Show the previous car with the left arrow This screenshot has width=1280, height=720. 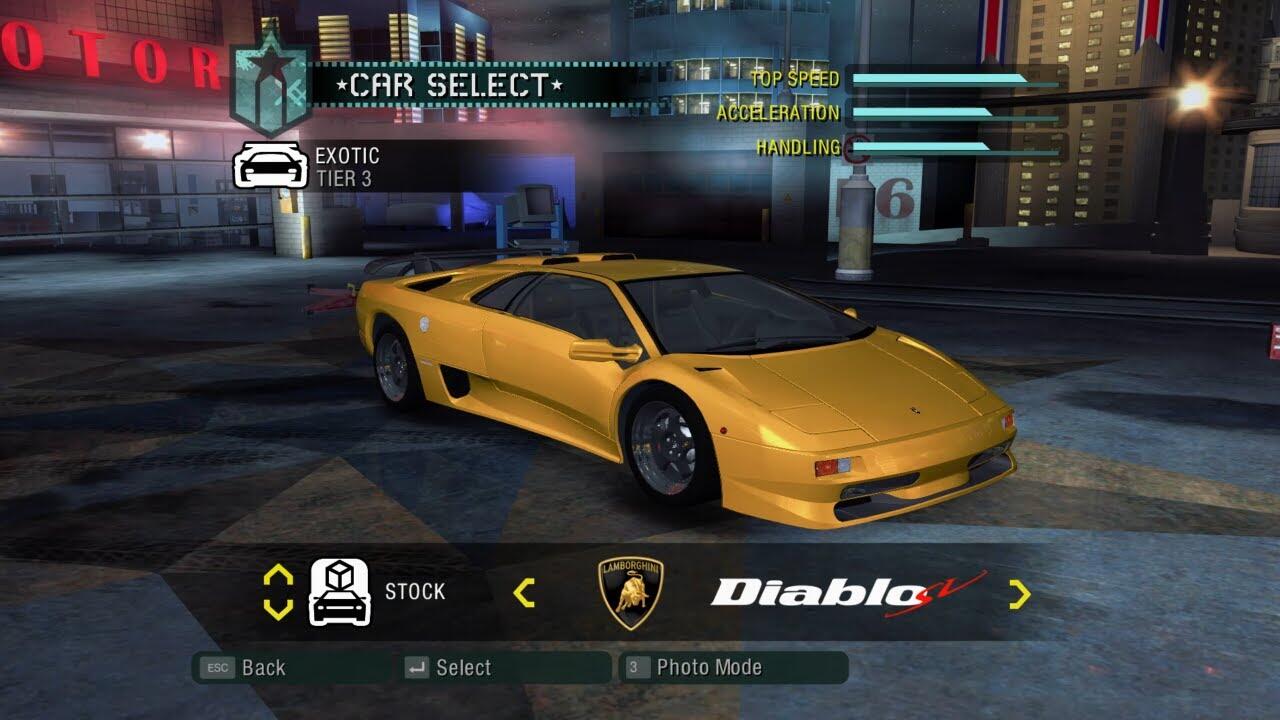pos(524,593)
